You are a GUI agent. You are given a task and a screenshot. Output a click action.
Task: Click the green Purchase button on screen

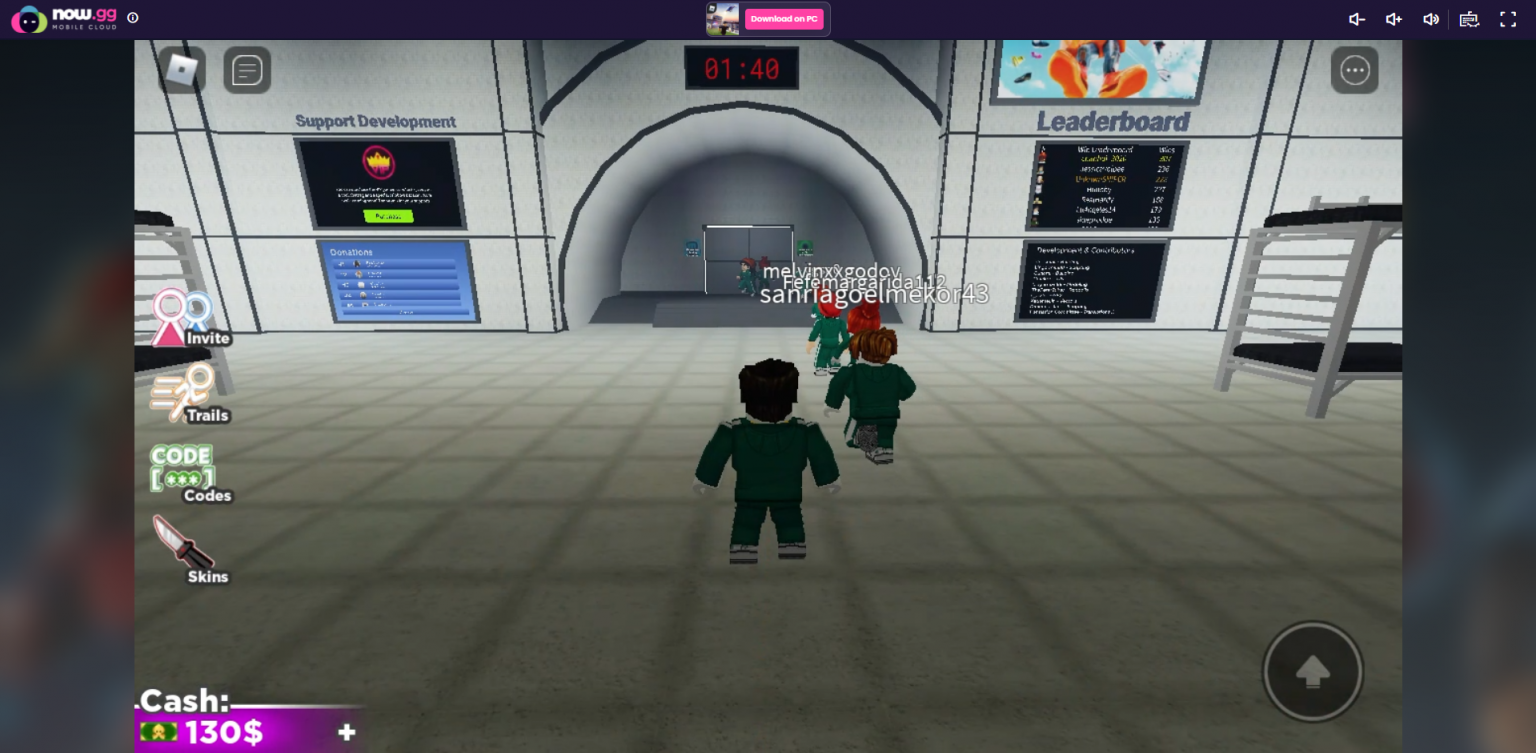point(388,214)
